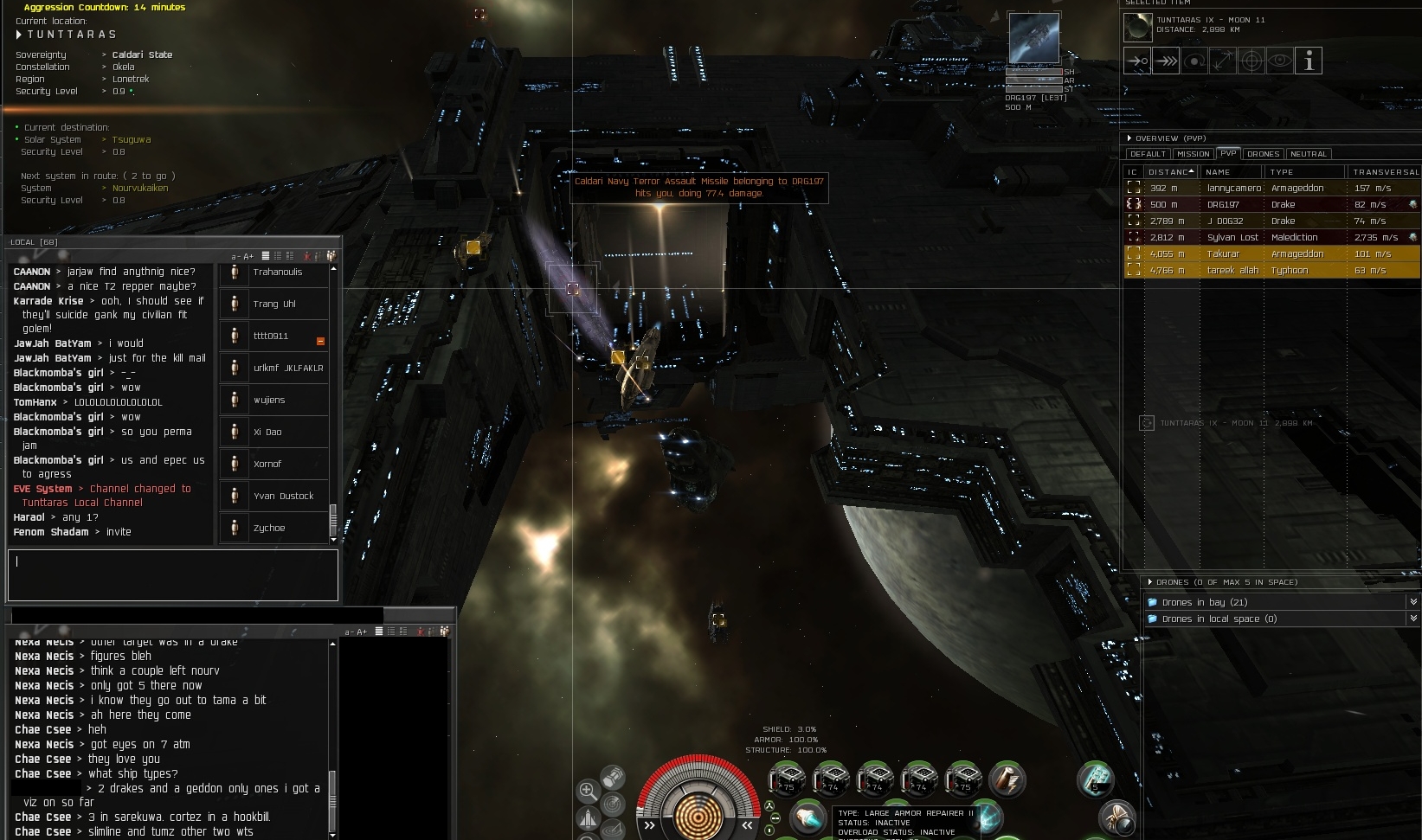
Task: Open the Drones overview tab
Action: tap(1263, 154)
